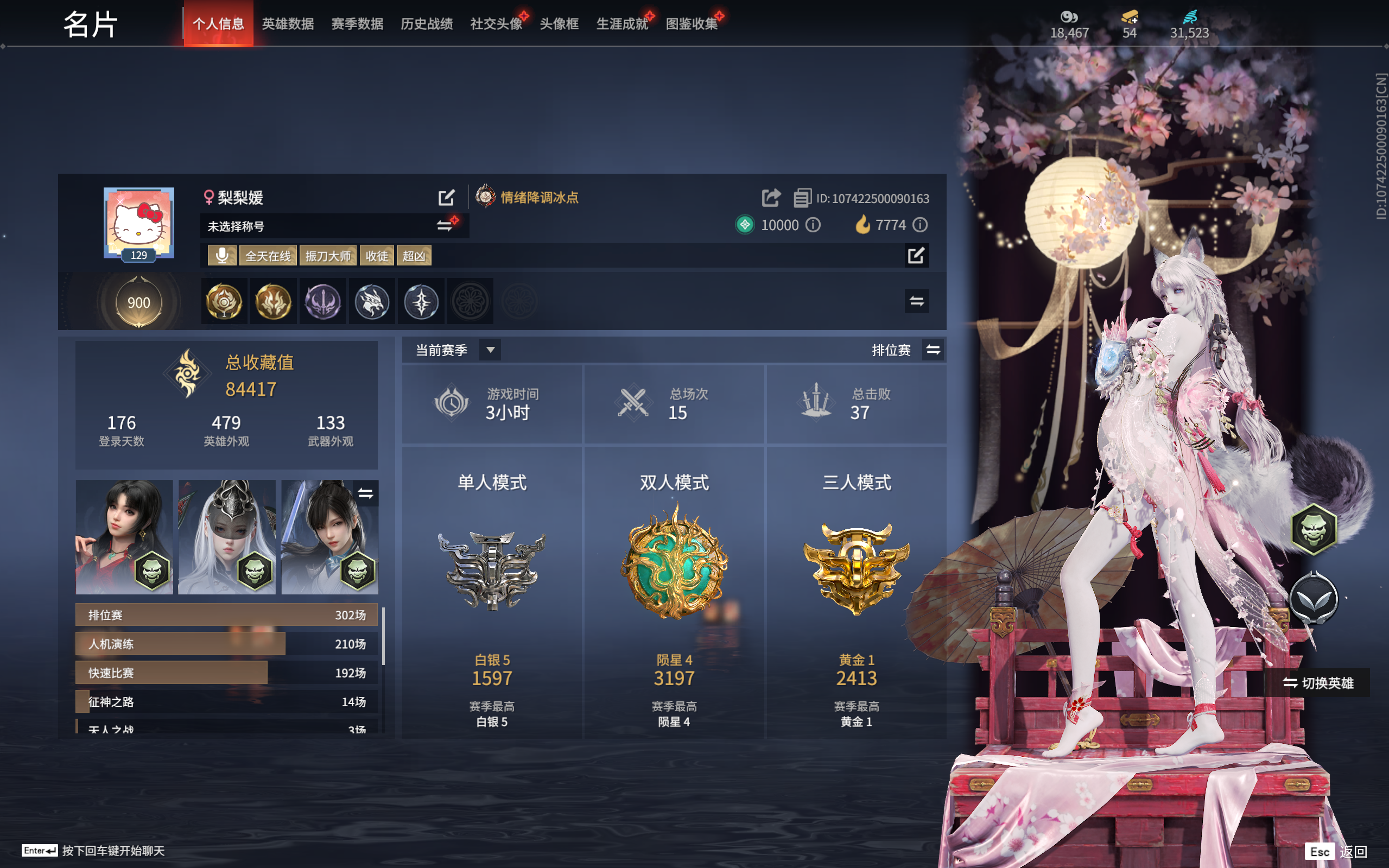Viewport: 1389px width, 868px height.
Task: Enable voice via the microphone icon
Action: pyautogui.click(x=221, y=256)
